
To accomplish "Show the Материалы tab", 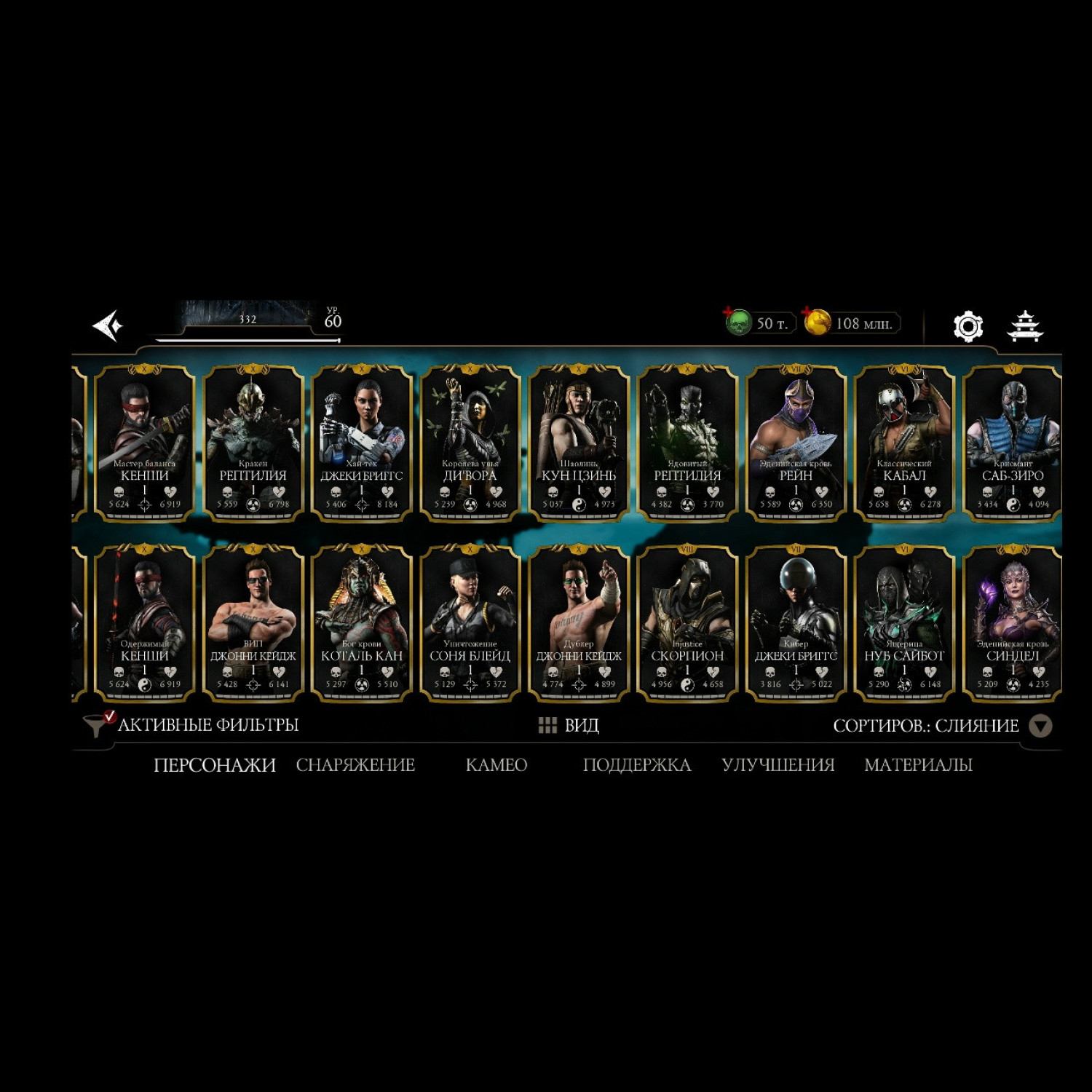I will (x=918, y=765).
